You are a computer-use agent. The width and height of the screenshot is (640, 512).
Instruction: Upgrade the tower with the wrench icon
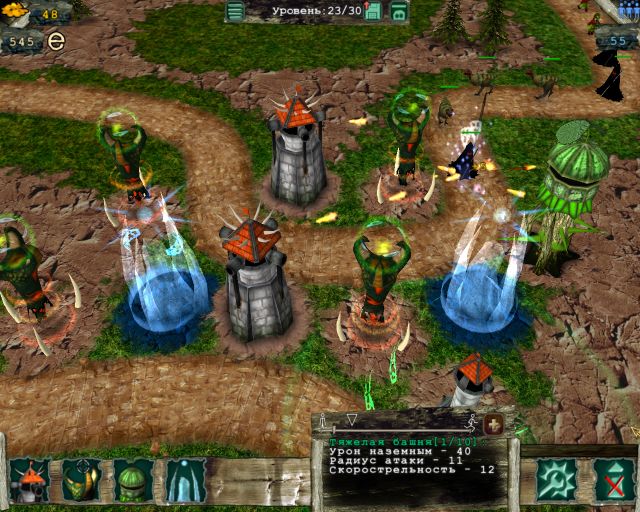pyautogui.click(x=555, y=480)
